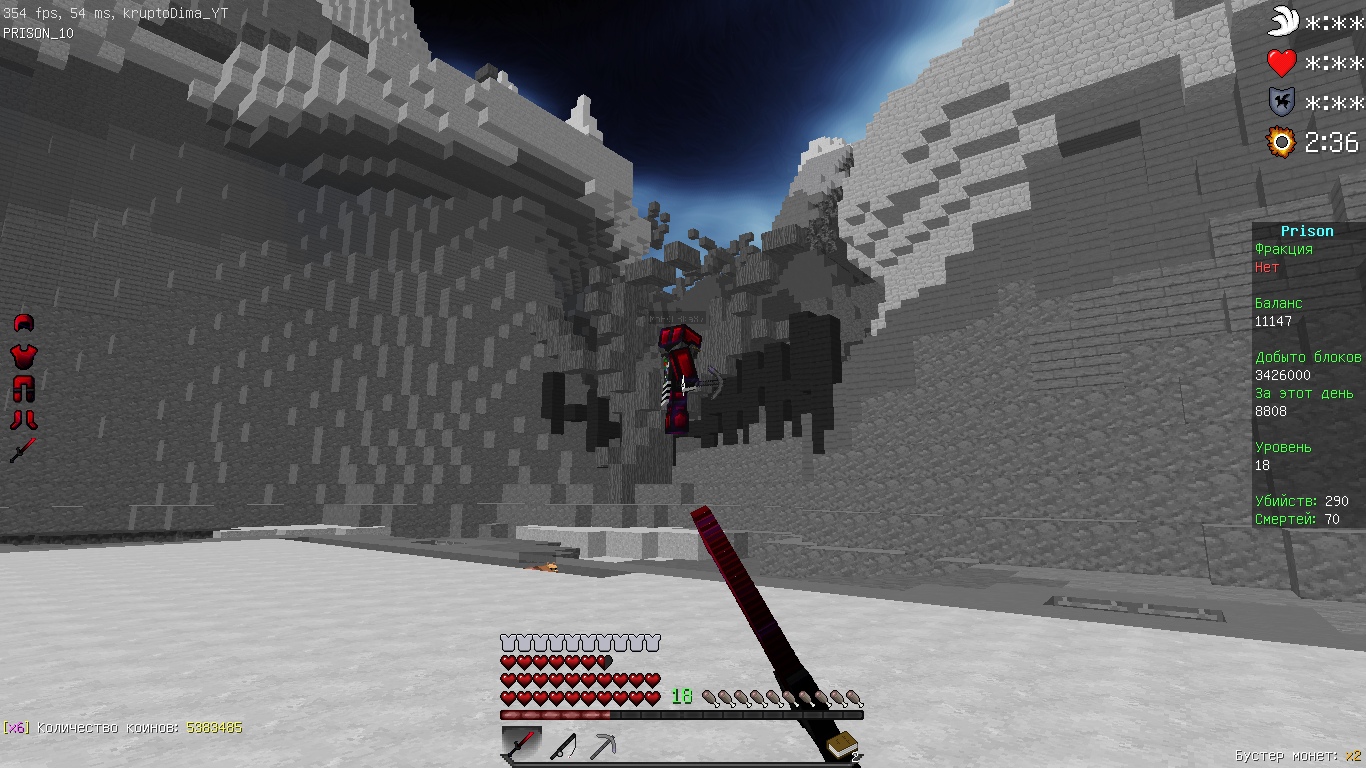The image size is (1366, 768).
Task: Click the red helmet armor icon
Action: point(23,322)
